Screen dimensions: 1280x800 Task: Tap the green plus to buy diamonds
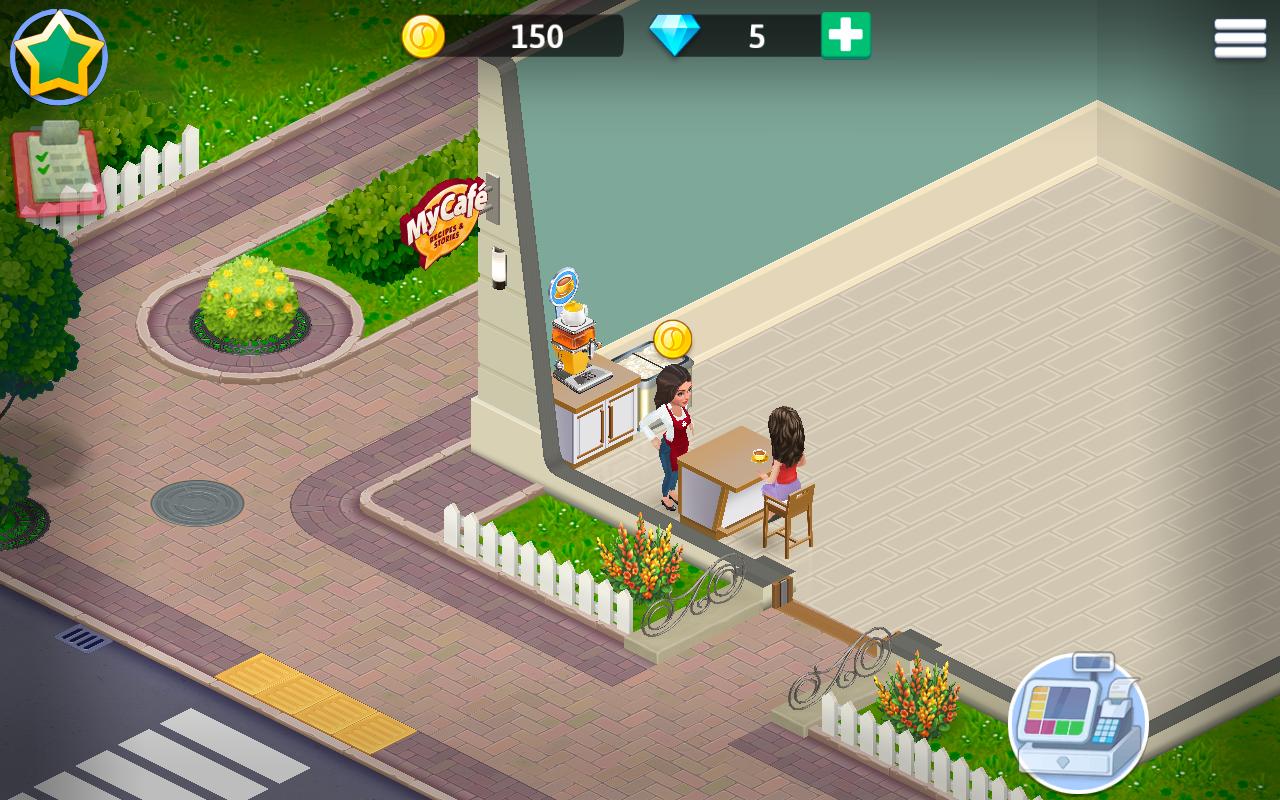(845, 36)
